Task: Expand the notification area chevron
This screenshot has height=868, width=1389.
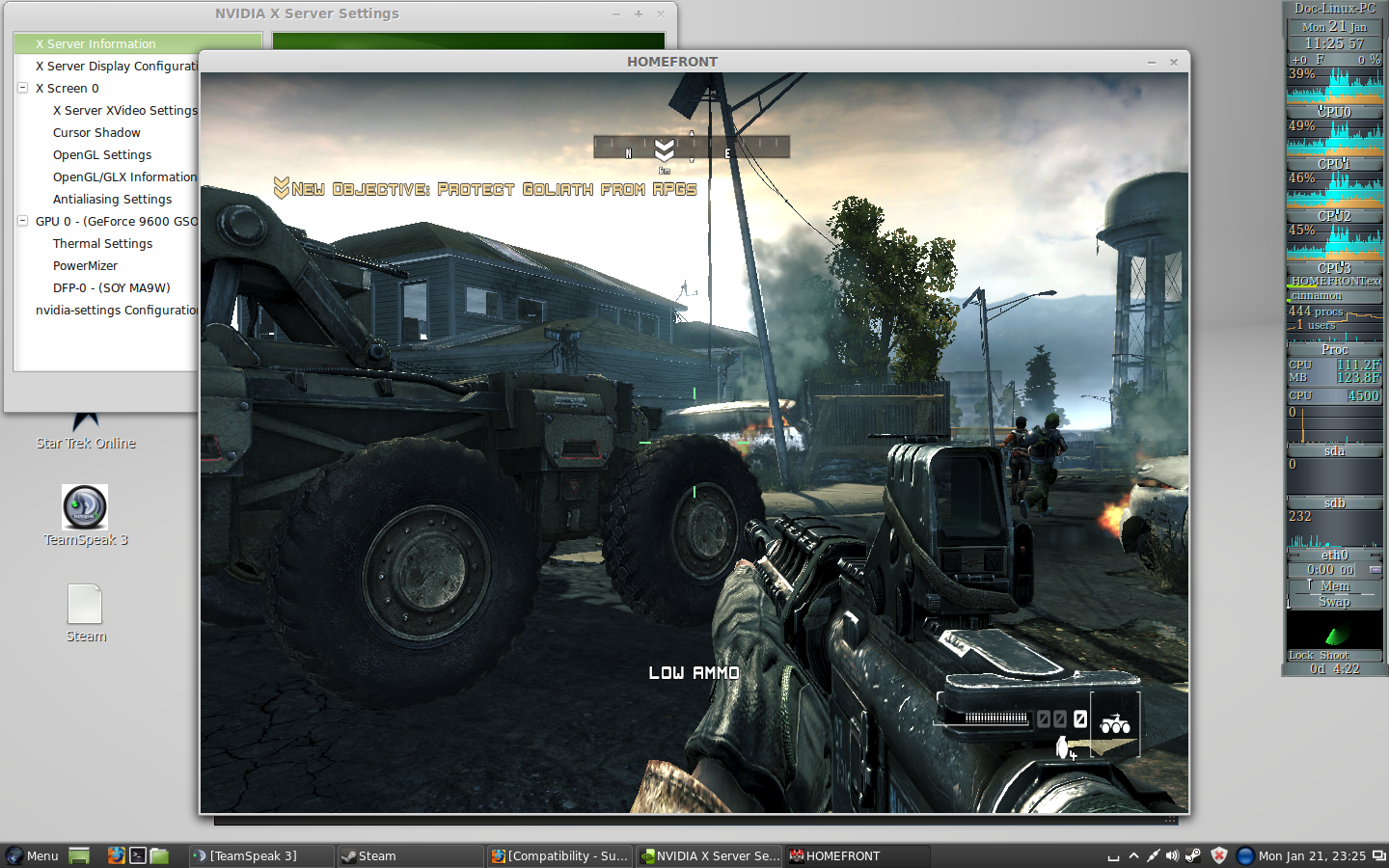Action: click(x=1133, y=855)
